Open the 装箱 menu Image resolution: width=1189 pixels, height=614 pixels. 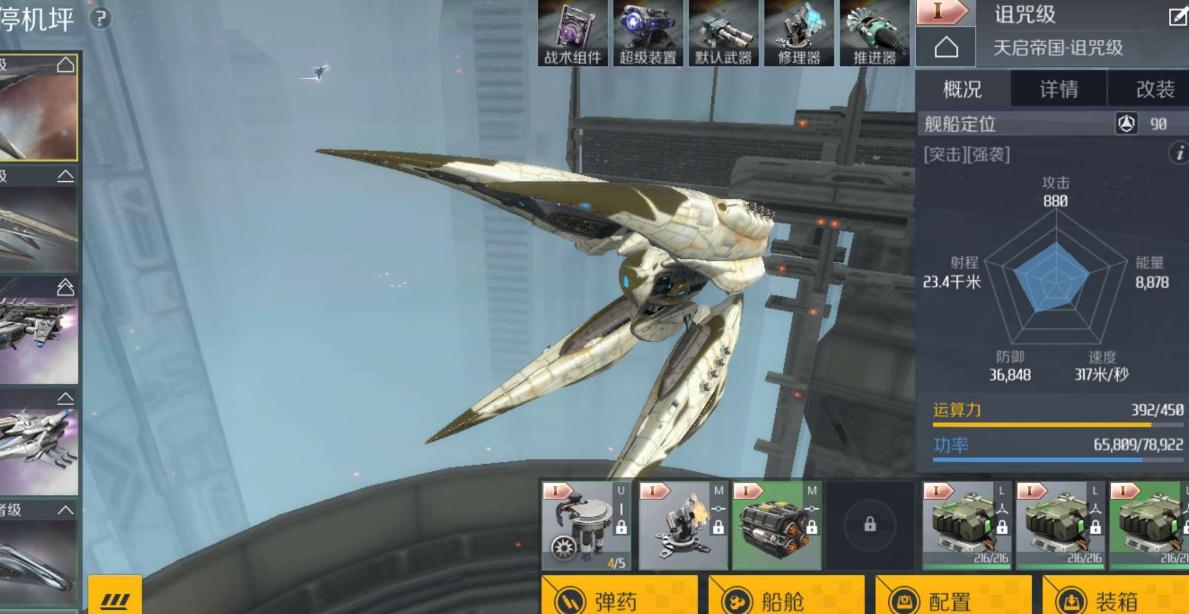click(x=1106, y=597)
